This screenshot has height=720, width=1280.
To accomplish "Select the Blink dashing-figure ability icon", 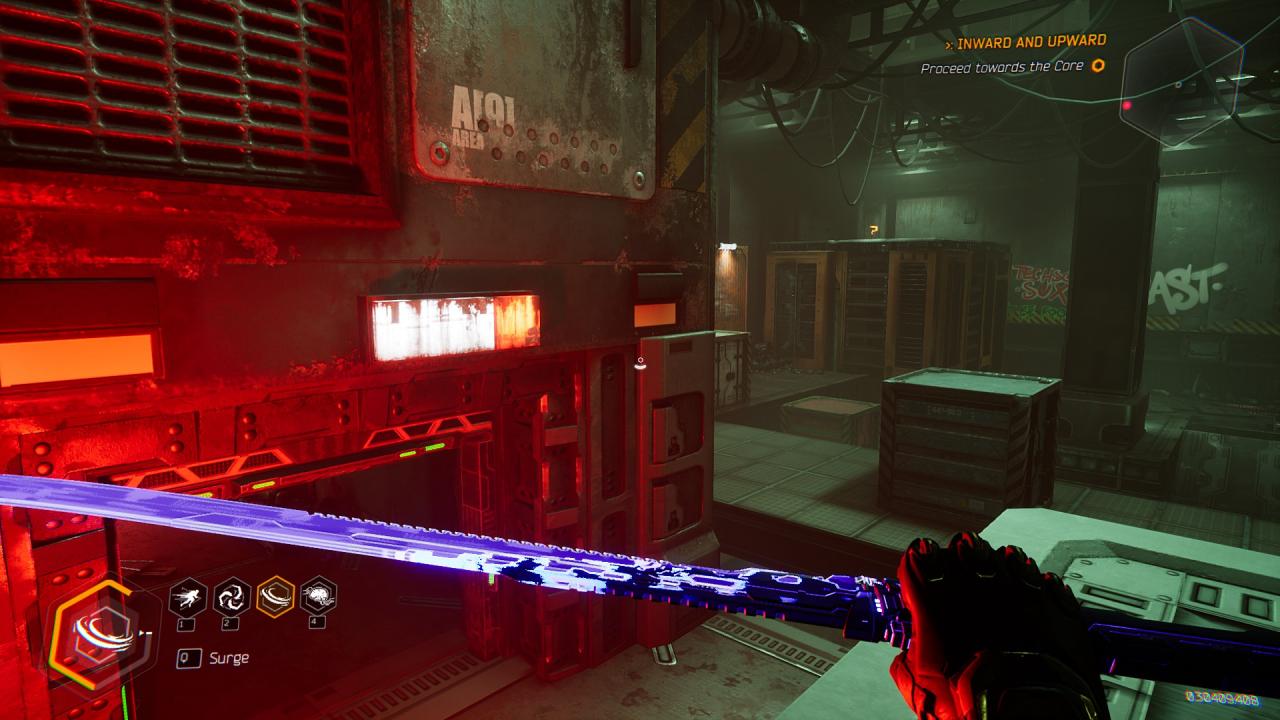I will (x=188, y=597).
